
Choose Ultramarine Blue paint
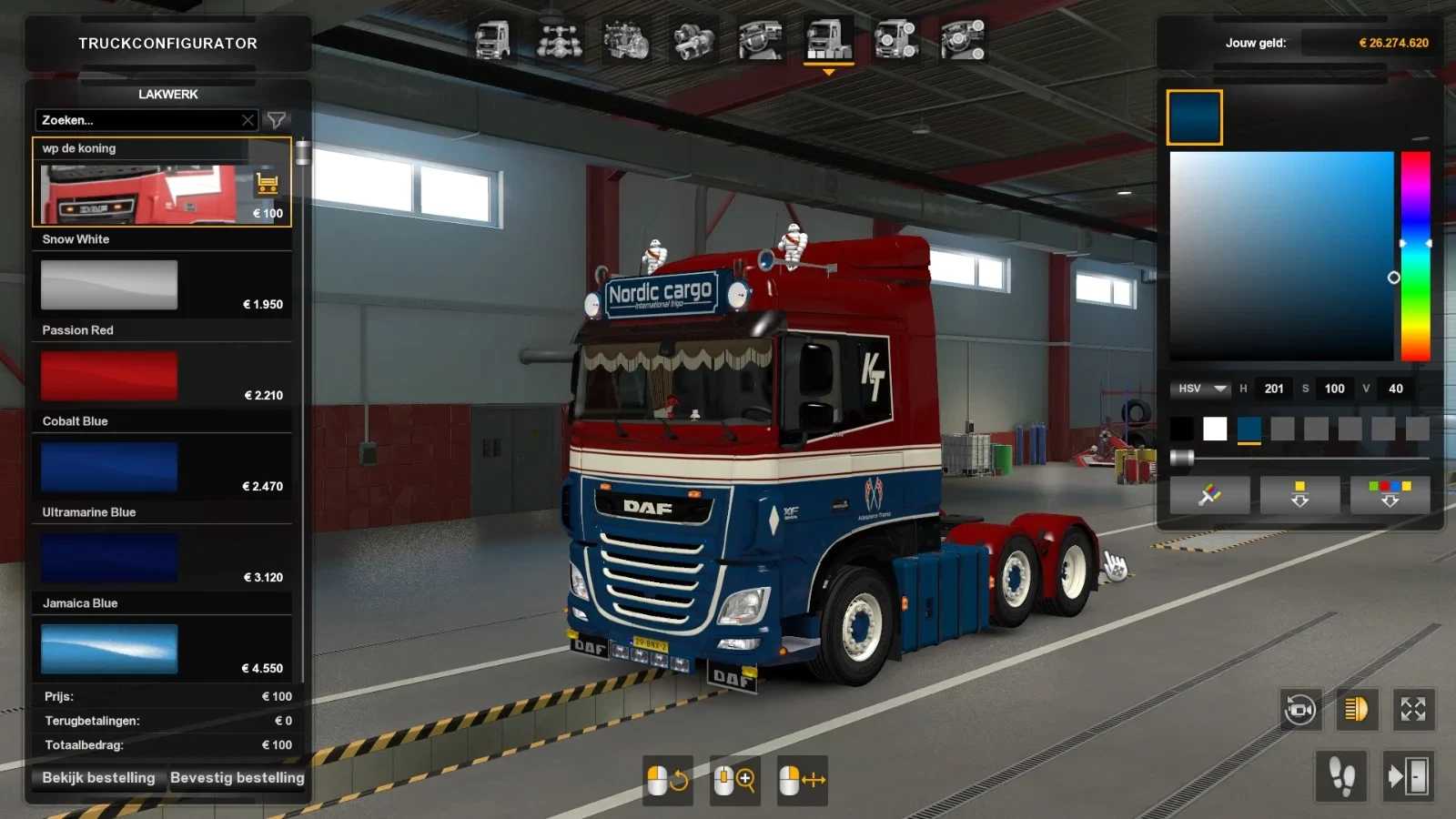coord(109,558)
